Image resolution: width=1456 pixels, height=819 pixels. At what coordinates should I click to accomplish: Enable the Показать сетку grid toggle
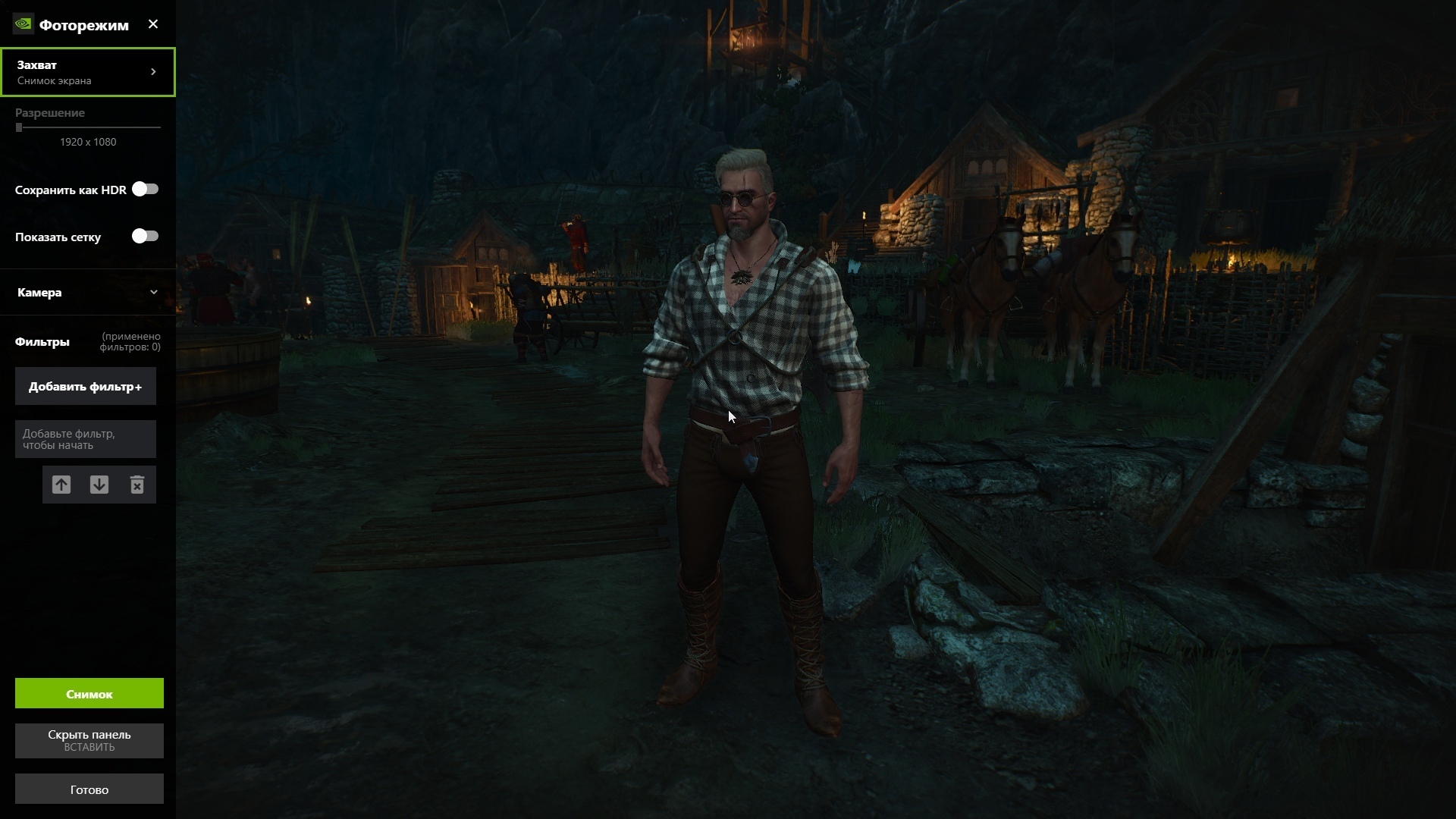145,236
